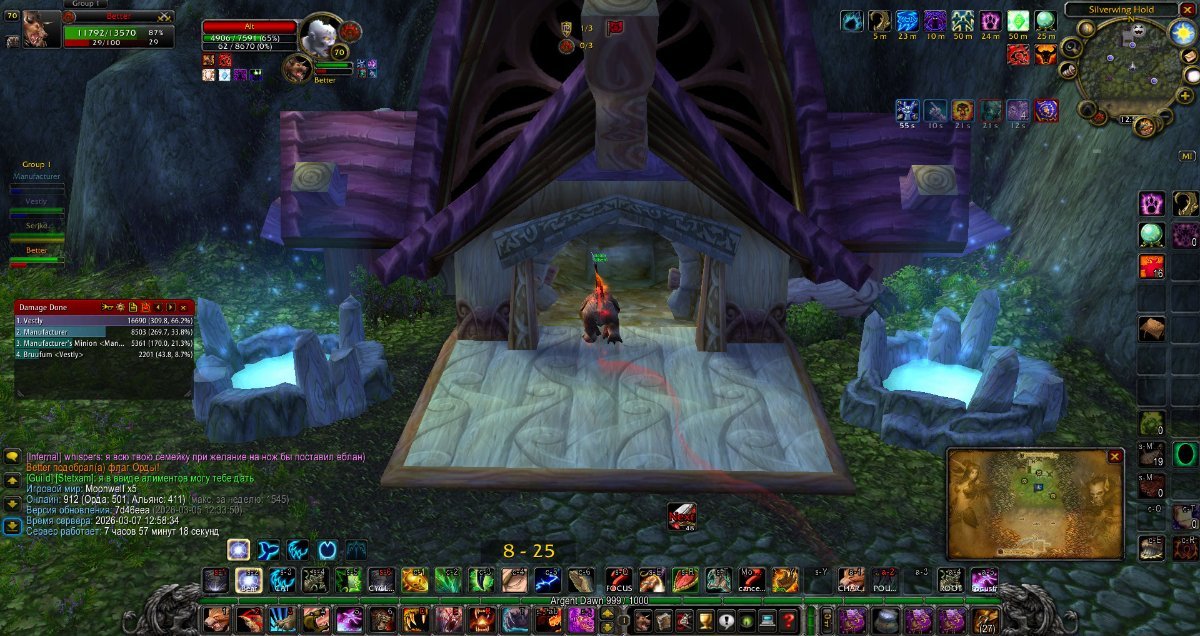1200x636 pixels.
Task: Open the bag slot showing 27 free
Action: coord(987,620)
